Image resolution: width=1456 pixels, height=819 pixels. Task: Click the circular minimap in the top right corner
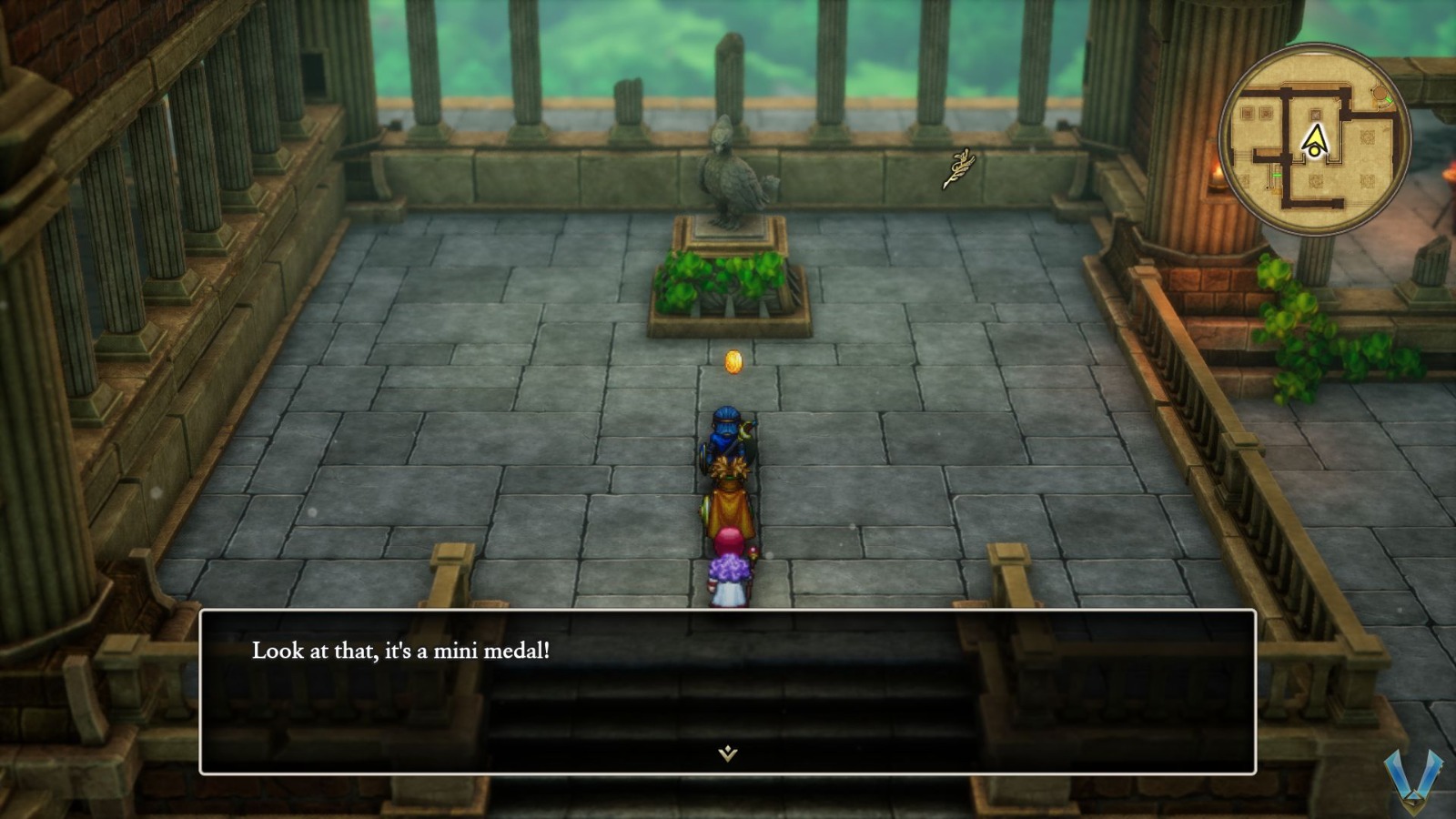click(x=1317, y=138)
